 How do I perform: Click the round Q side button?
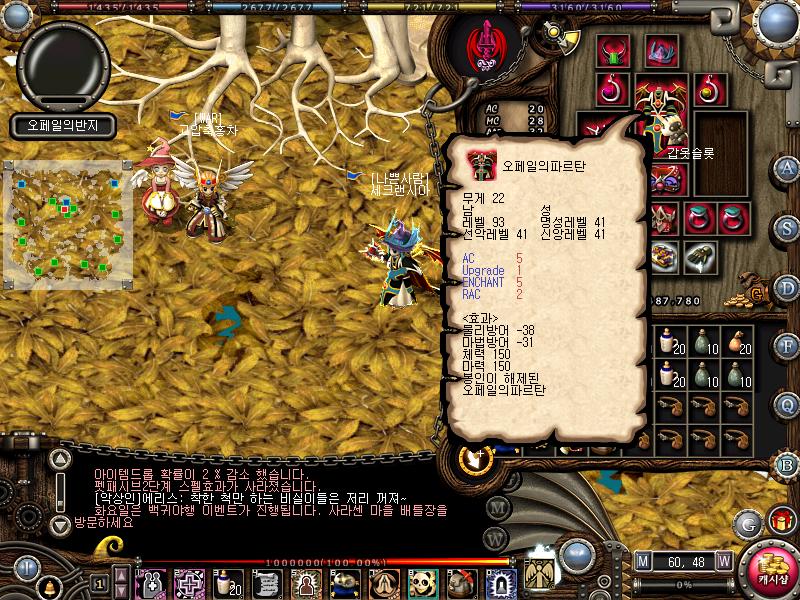pyautogui.click(x=787, y=405)
